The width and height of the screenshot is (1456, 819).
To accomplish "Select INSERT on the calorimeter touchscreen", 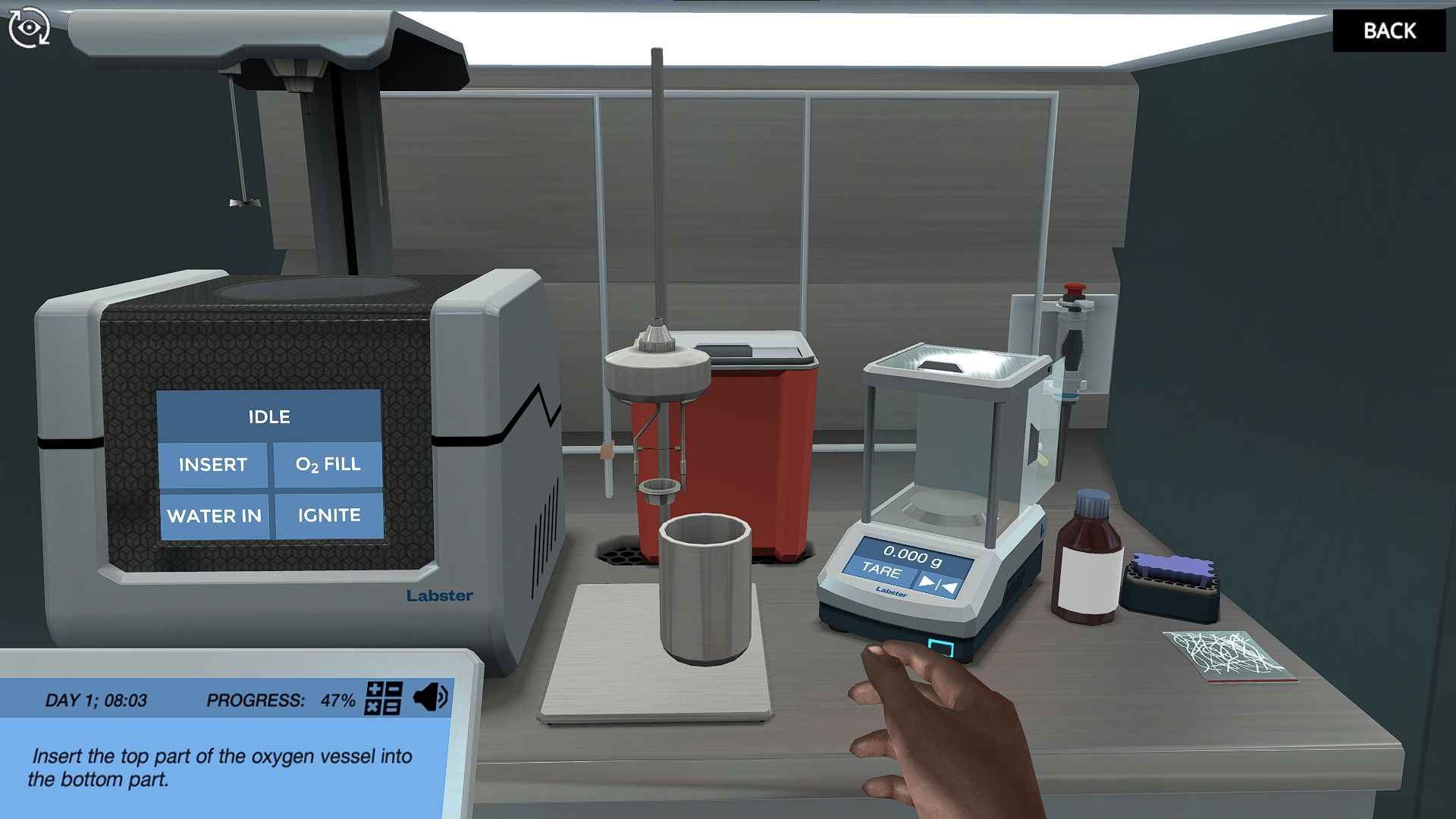I will click(x=213, y=465).
